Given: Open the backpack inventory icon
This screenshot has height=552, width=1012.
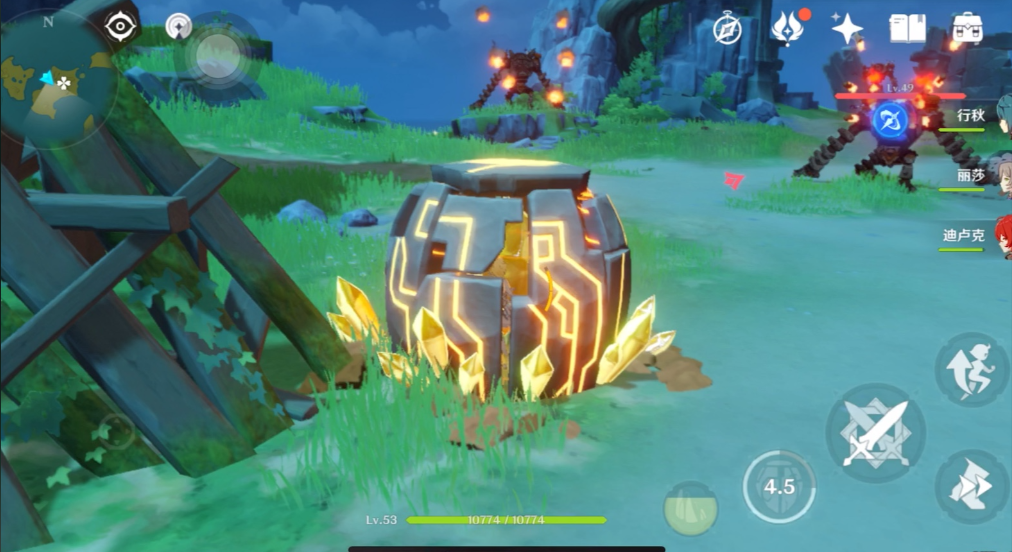Looking at the screenshot, I should click(x=967, y=28).
